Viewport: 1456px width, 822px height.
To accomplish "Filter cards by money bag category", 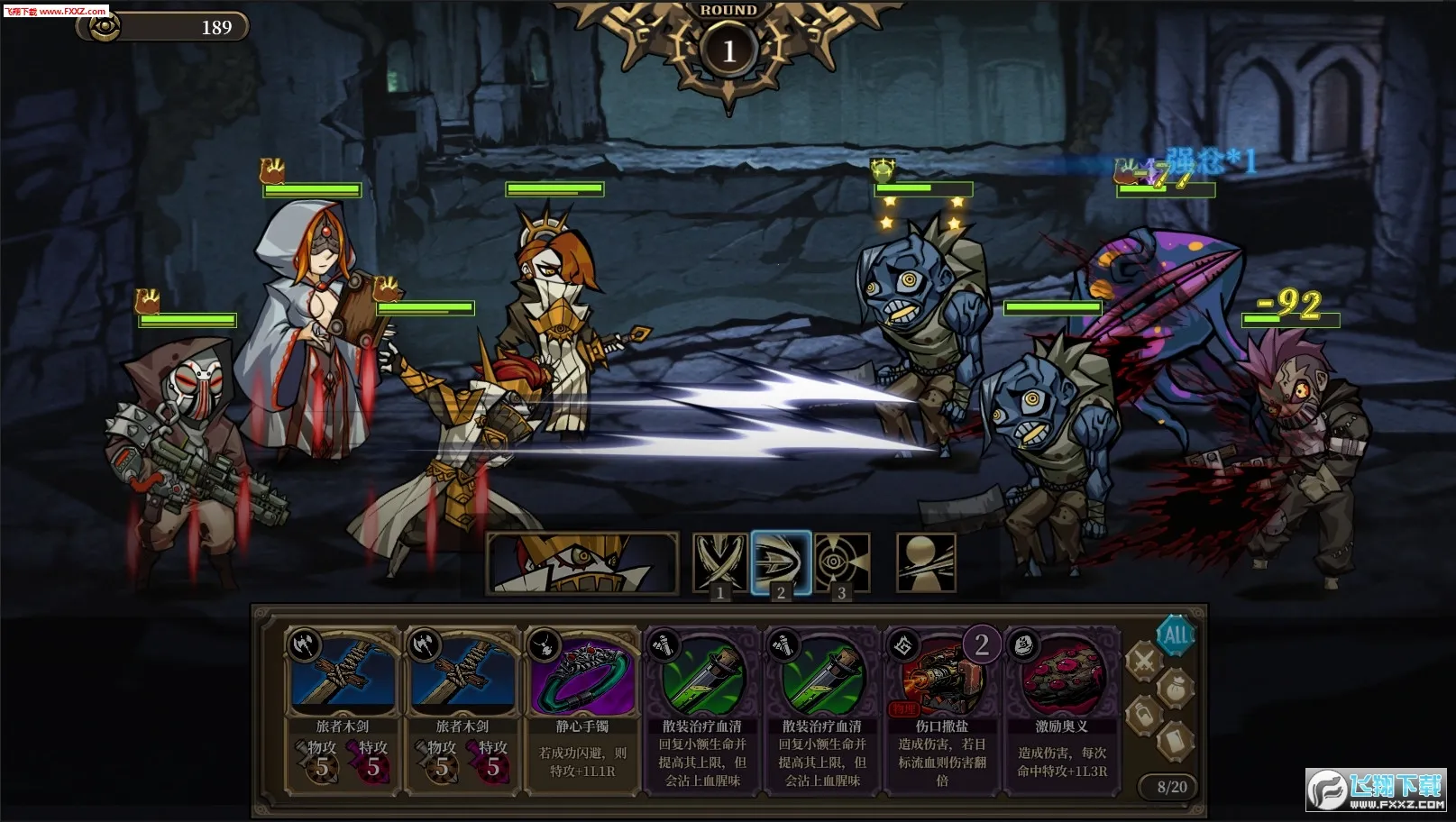I will pyautogui.click(x=1176, y=688).
